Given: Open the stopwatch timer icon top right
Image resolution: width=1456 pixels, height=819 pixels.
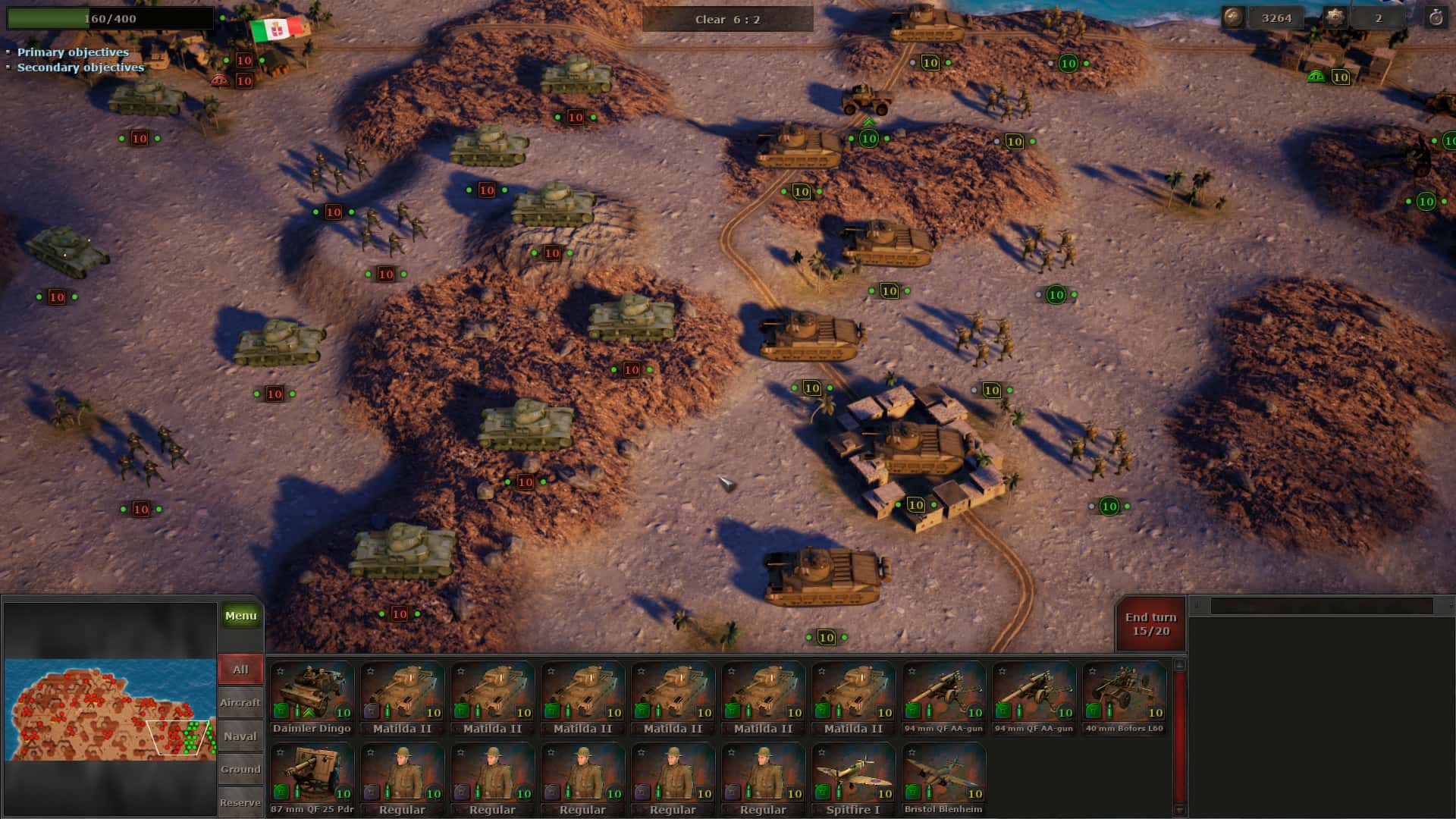Looking at the screenshot, I should pos(1436,17).
